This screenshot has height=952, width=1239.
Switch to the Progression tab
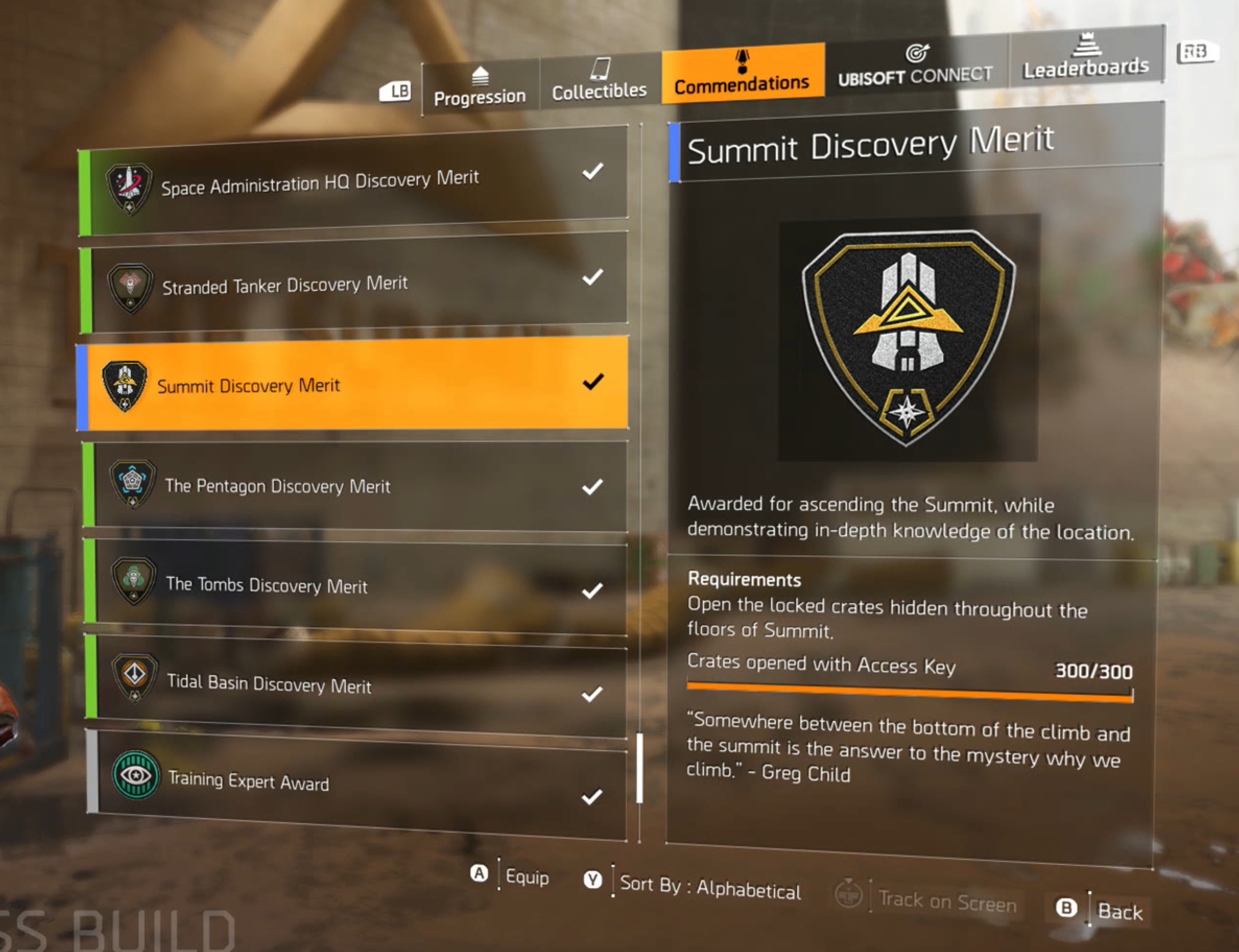click(x=480, y=89)
